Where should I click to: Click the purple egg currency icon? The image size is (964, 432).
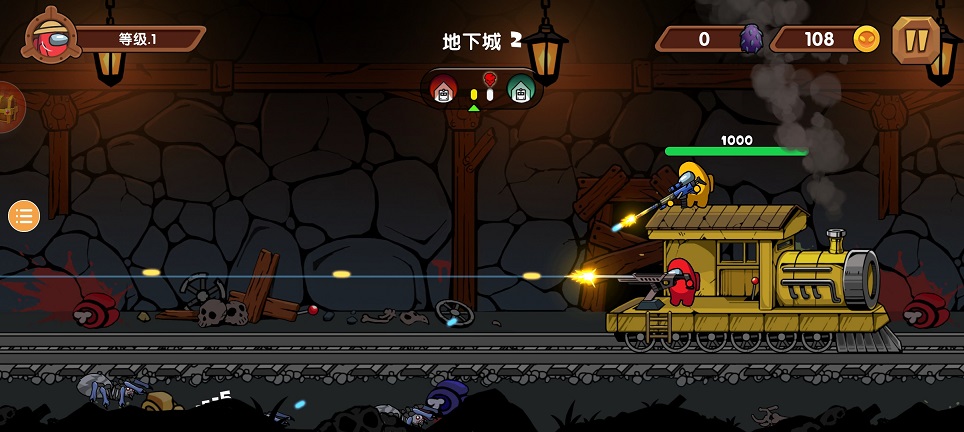pyautogui.click(x=751, y=39)
